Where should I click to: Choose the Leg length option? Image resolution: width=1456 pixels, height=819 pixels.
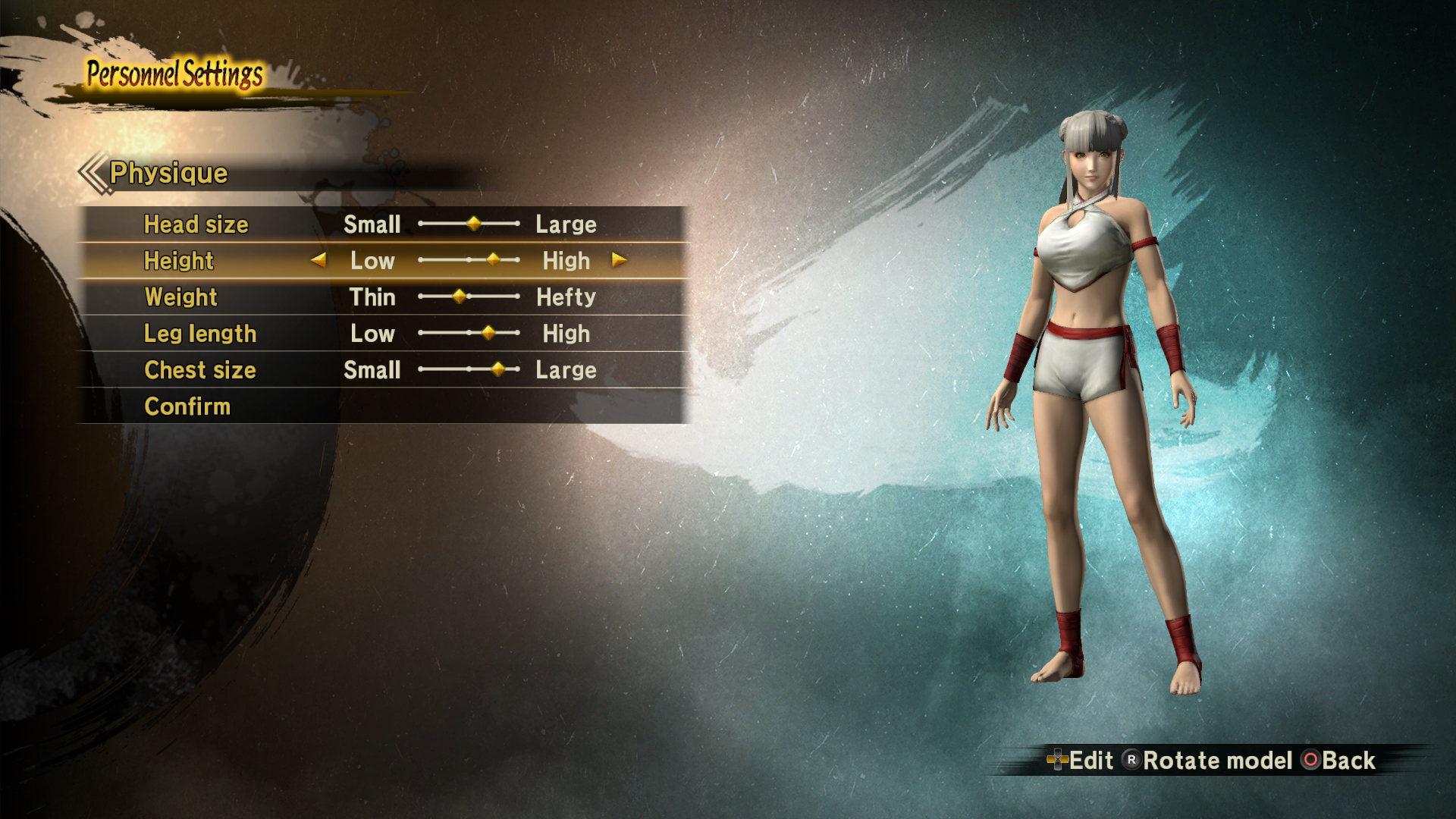coord(200,334)
